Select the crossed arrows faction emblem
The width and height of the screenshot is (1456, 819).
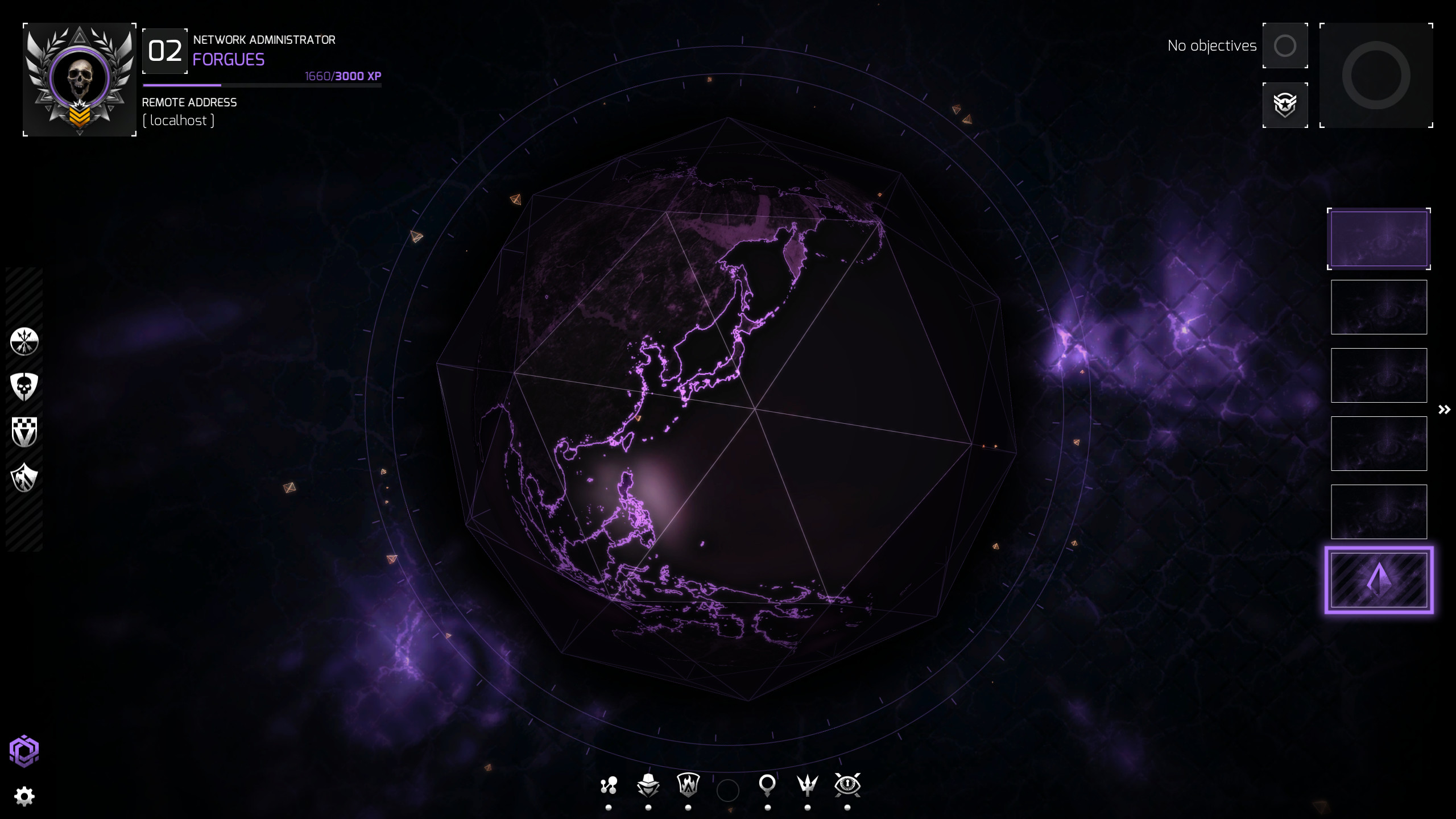24,341
